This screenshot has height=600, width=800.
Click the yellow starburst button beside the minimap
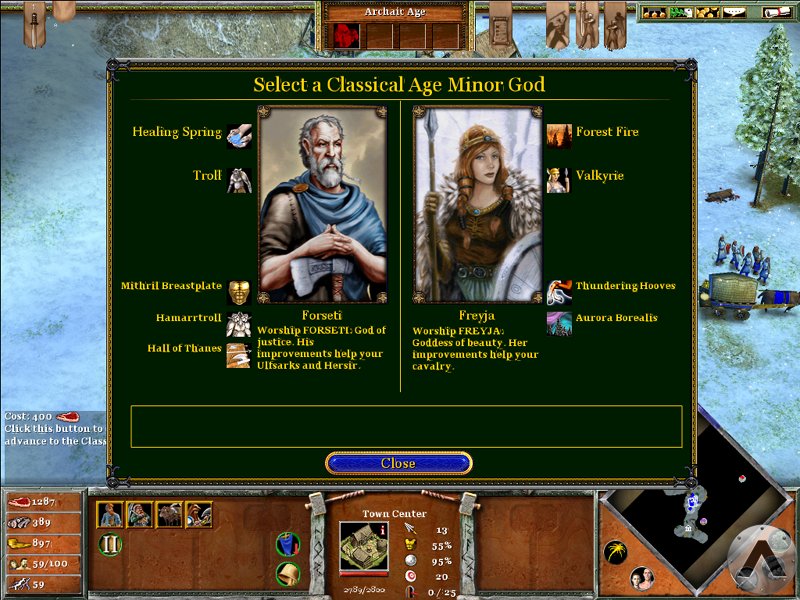[616, 552]
